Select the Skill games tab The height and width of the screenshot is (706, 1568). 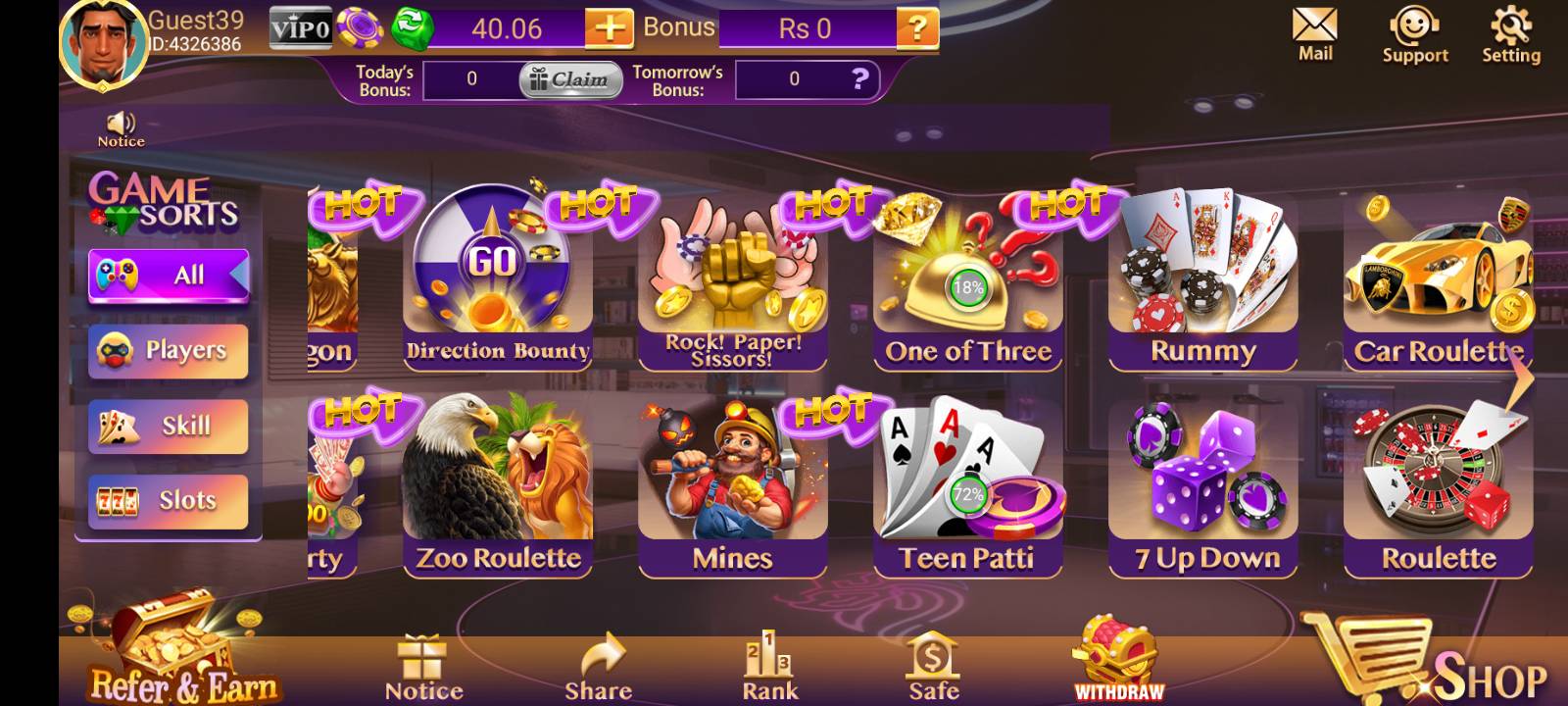(168, 426)
